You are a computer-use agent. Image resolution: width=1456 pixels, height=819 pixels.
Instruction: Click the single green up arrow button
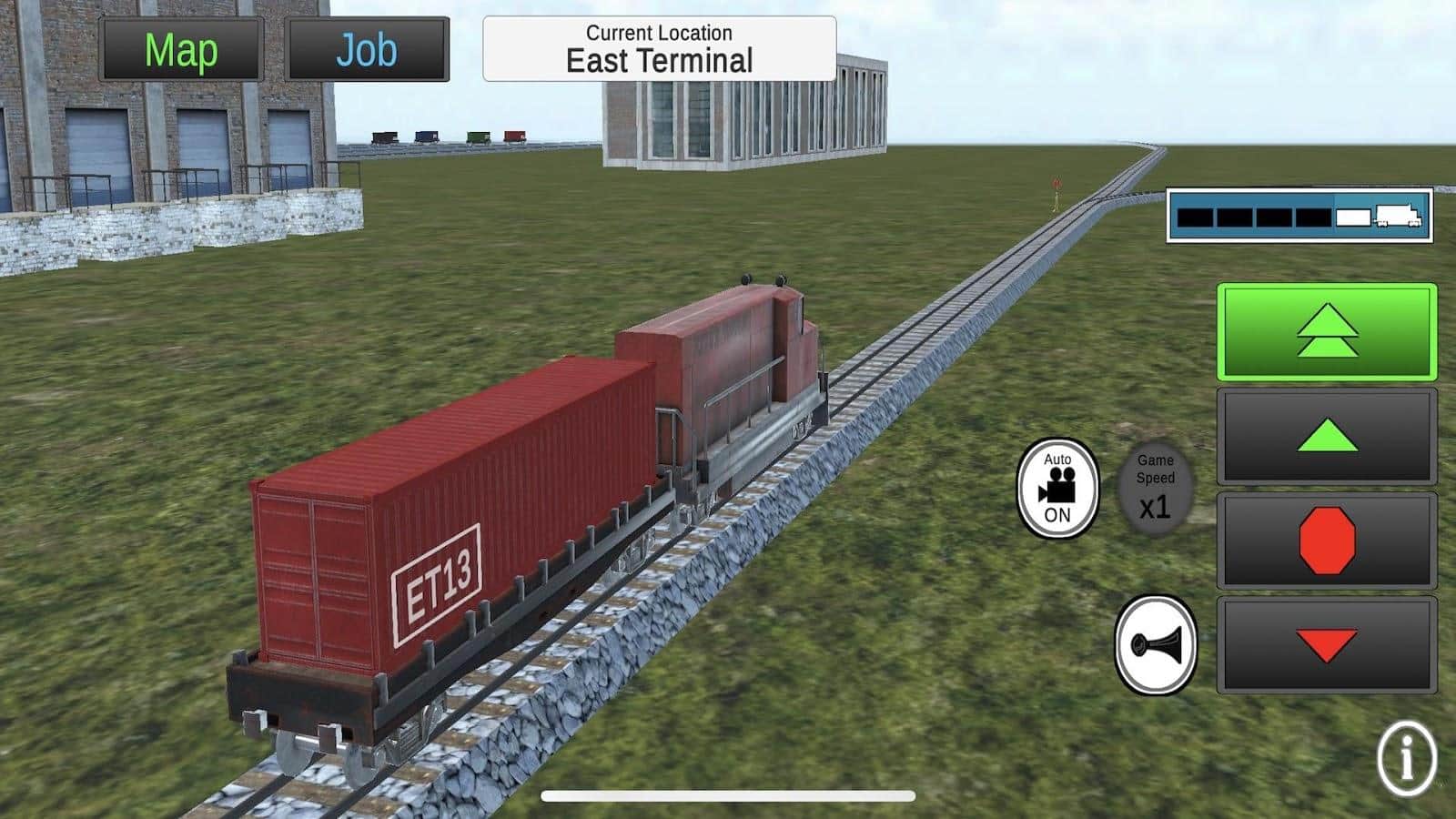[1327, 436]
